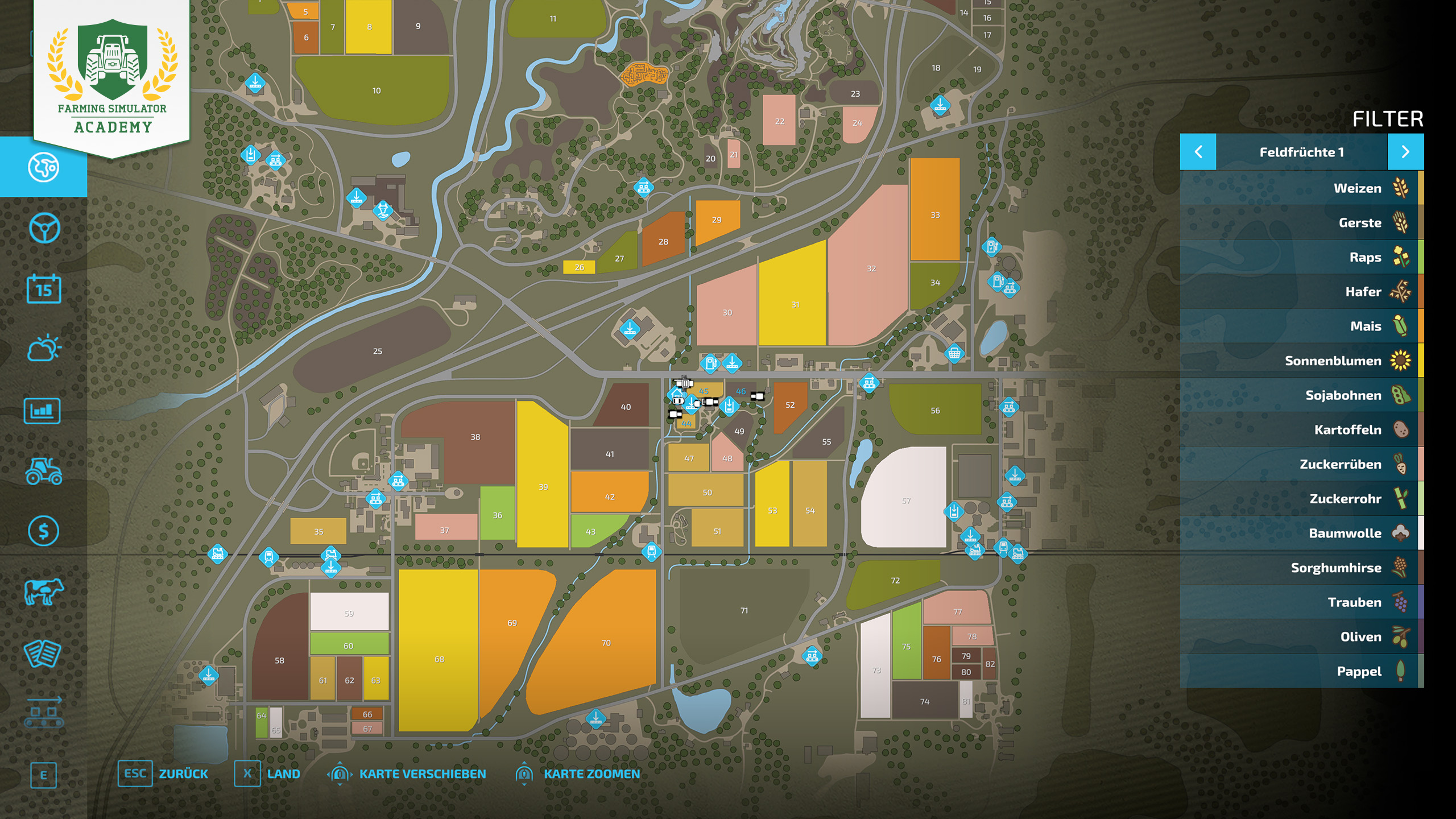Toggle the Trauben filter entry

pyautogui.click(x=1301, y=602)
